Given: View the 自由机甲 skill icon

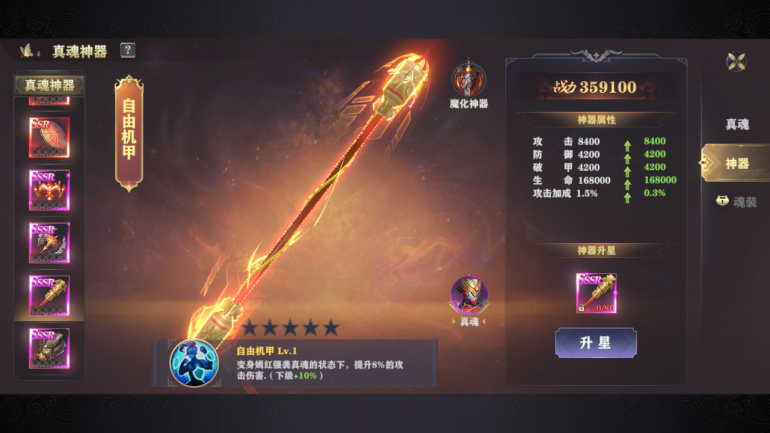Looking at the screenshot, I should click(194, 363).
